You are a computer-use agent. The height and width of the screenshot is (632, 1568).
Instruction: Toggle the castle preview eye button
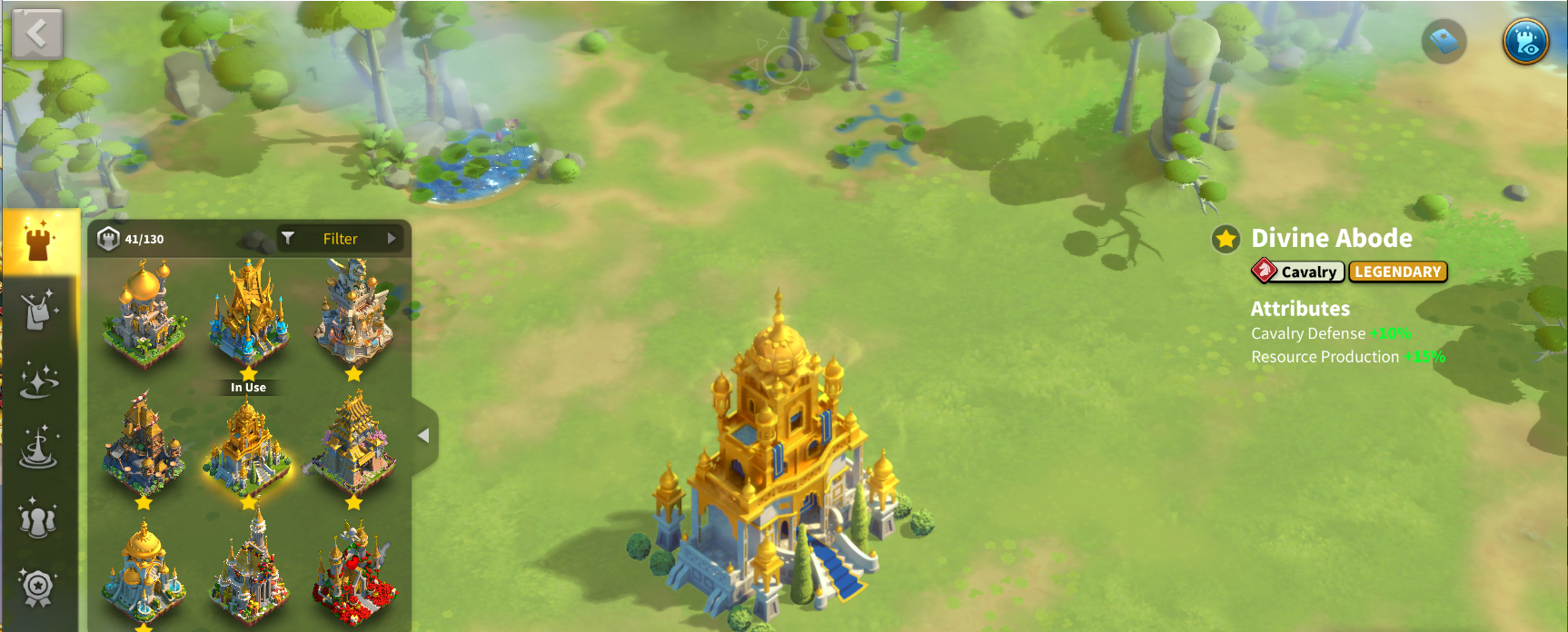[x=1525, y=41]
